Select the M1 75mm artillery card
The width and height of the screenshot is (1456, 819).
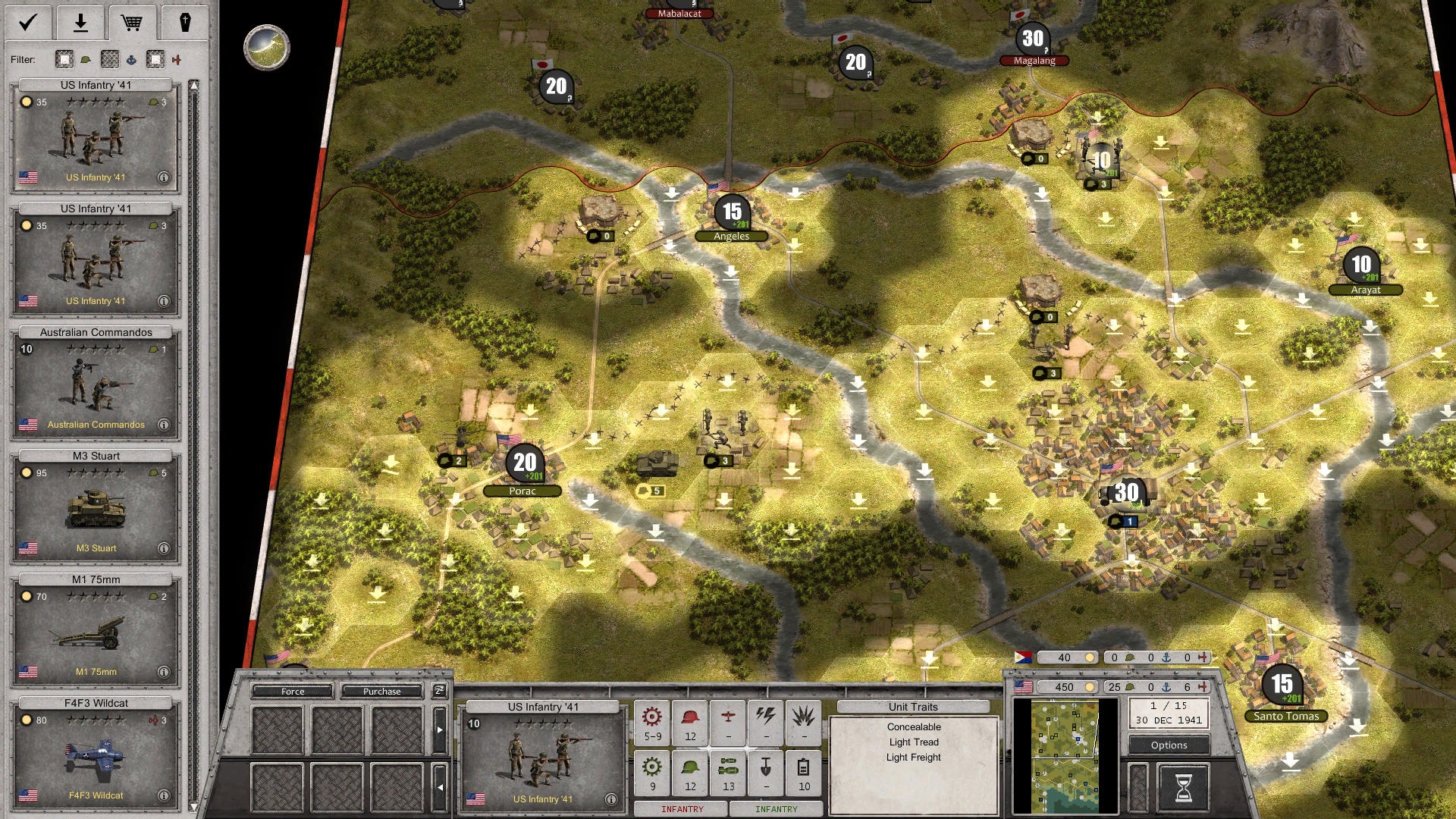click(96, 632)
